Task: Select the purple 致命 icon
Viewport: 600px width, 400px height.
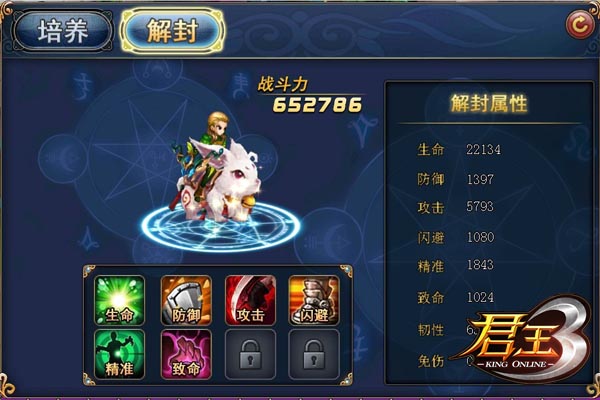Action: pyautogui.click(x=186, y=354)
